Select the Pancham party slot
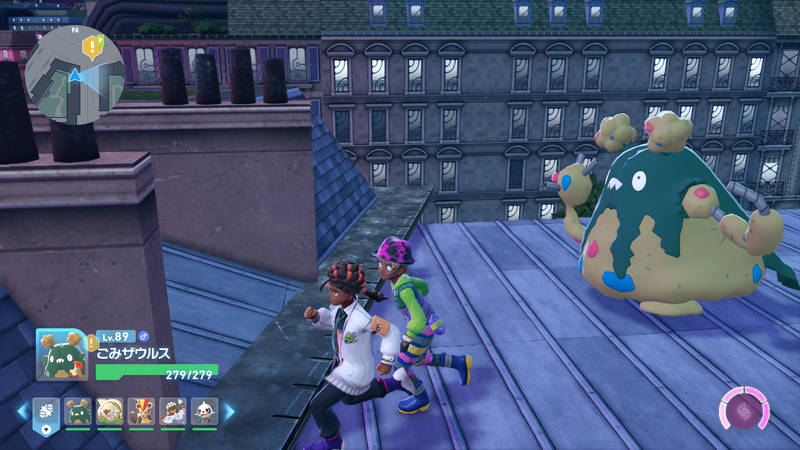The image size is (800, 450). pos(204,411)
